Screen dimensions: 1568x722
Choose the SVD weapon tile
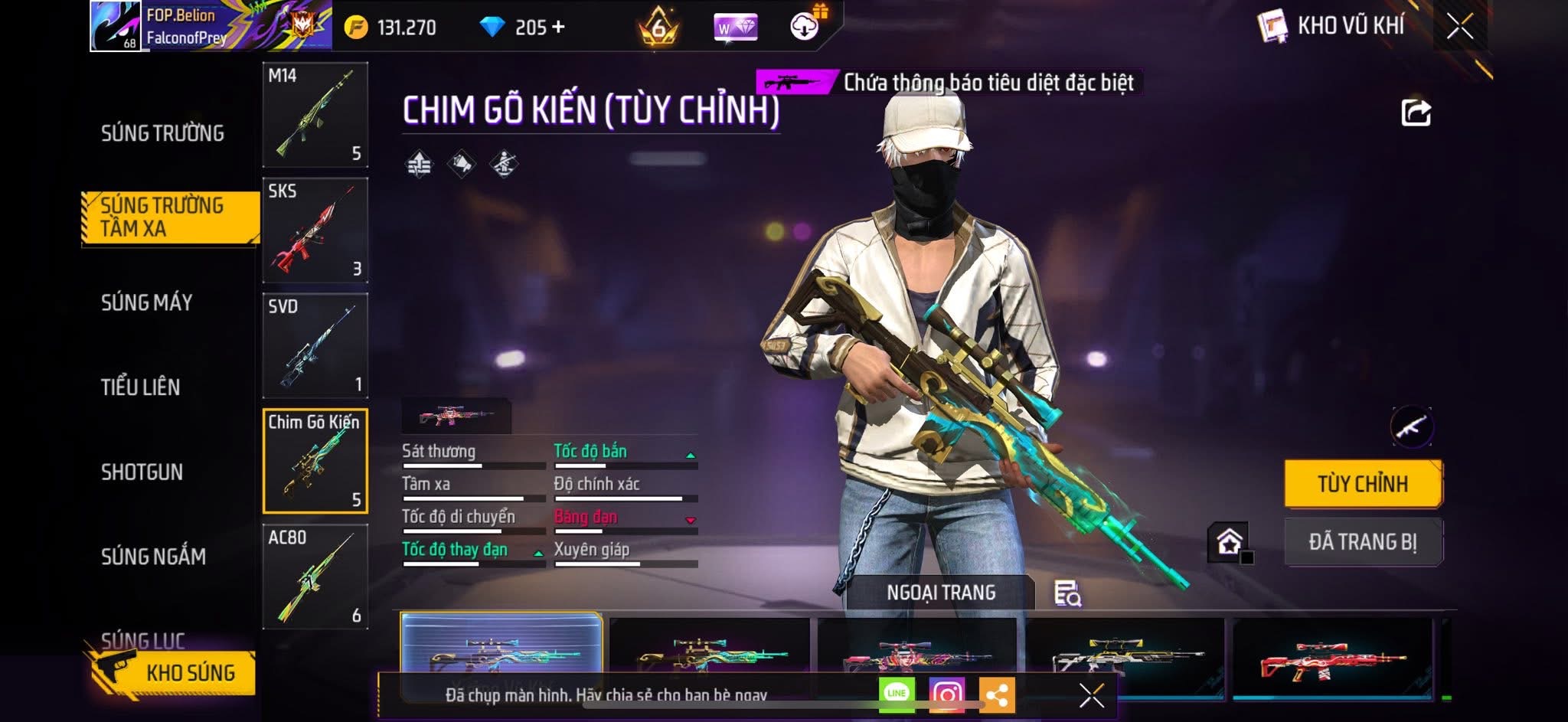[315, 346]
